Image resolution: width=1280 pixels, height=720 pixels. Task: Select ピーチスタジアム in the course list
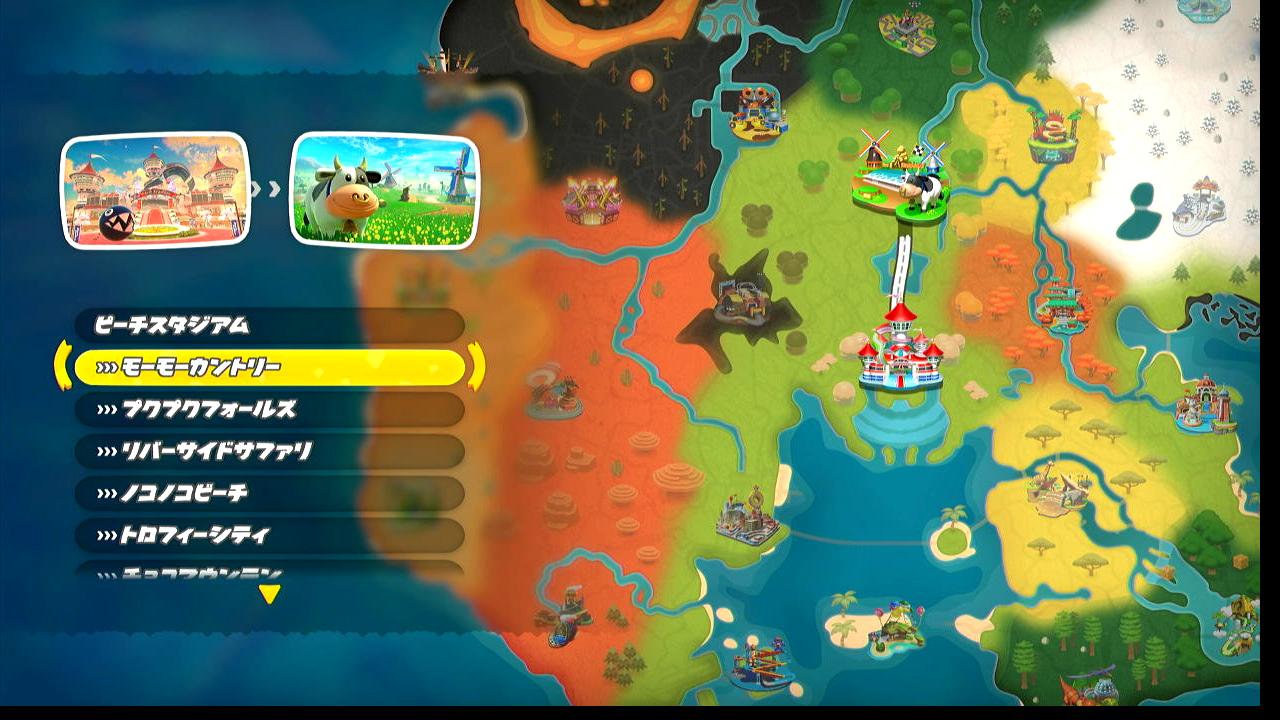268,326
